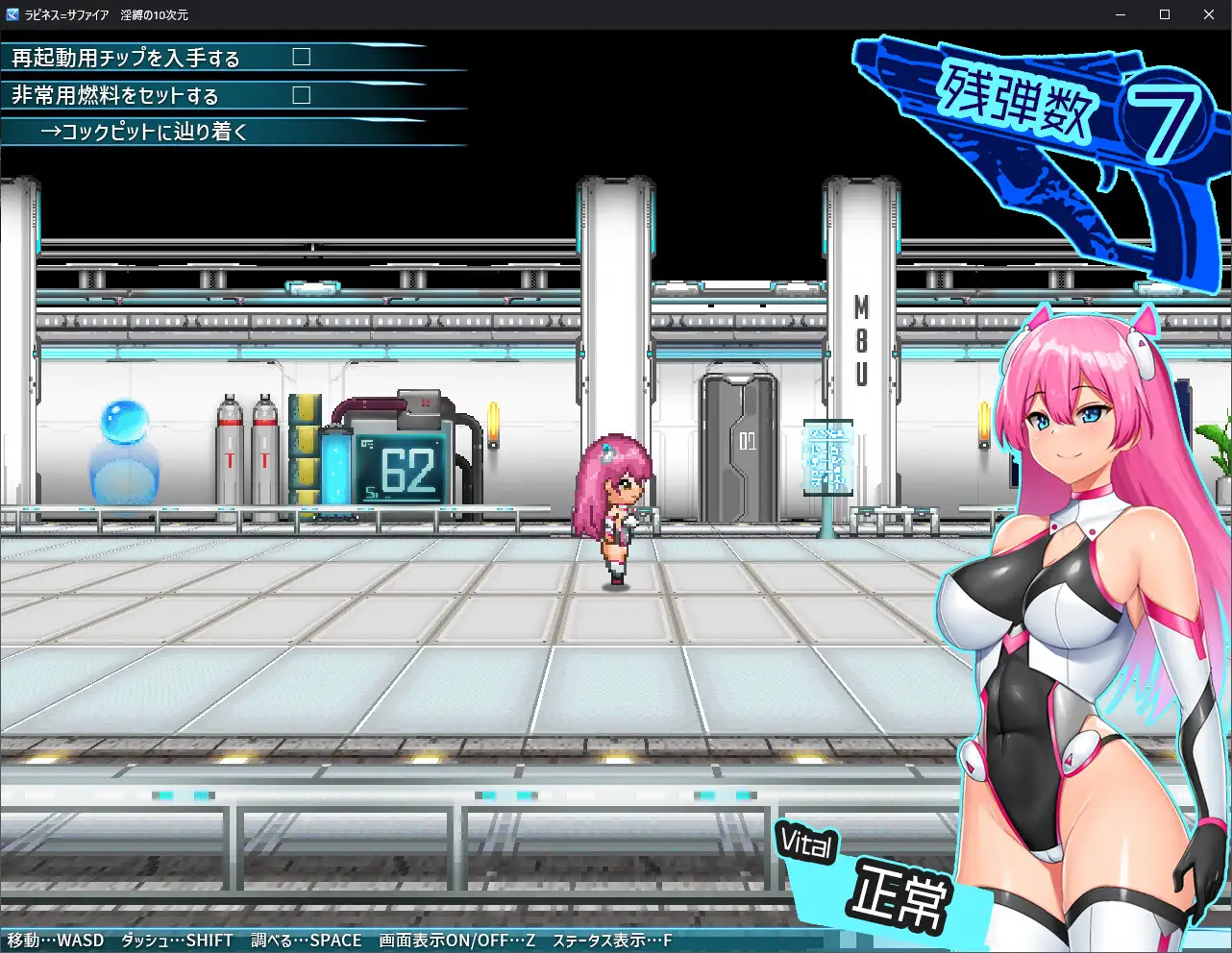
Task: Click the game's application icon in the title bar
Action: [x=11, y=14]
